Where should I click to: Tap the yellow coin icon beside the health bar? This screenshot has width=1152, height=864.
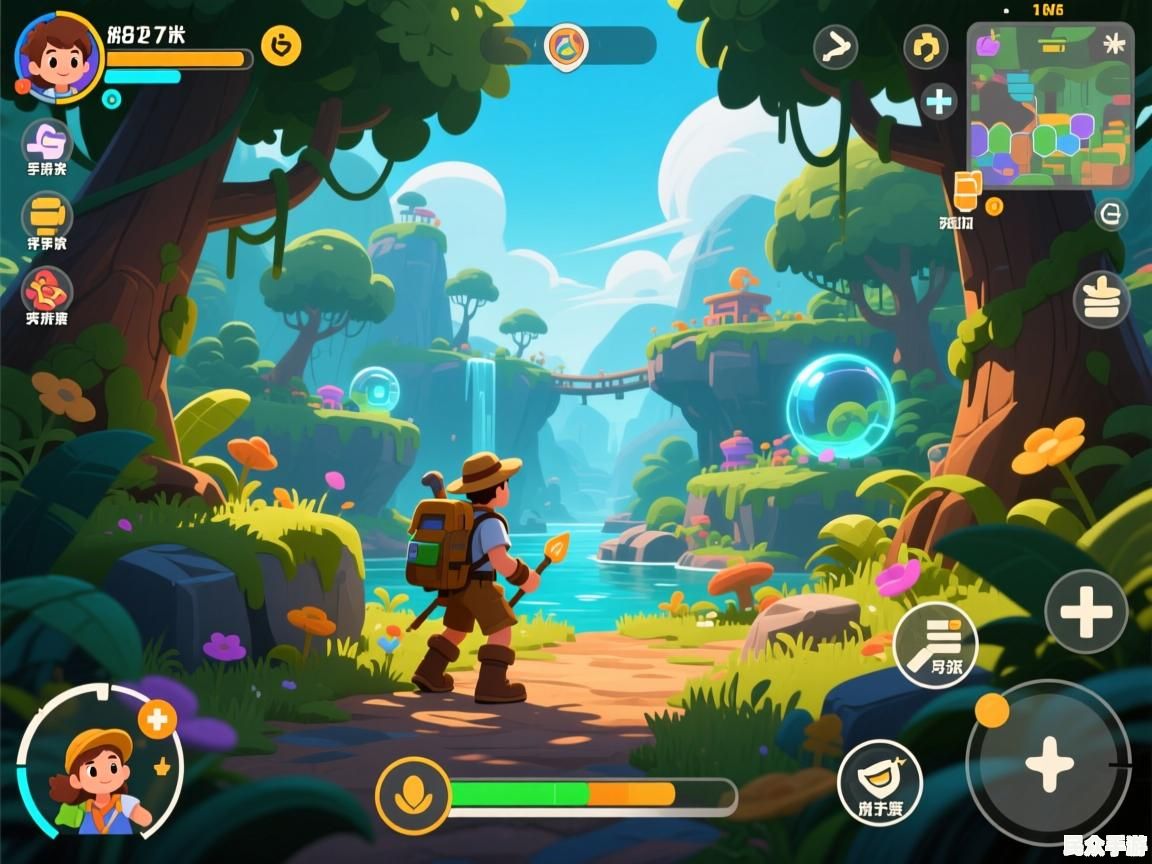(281, 46)
